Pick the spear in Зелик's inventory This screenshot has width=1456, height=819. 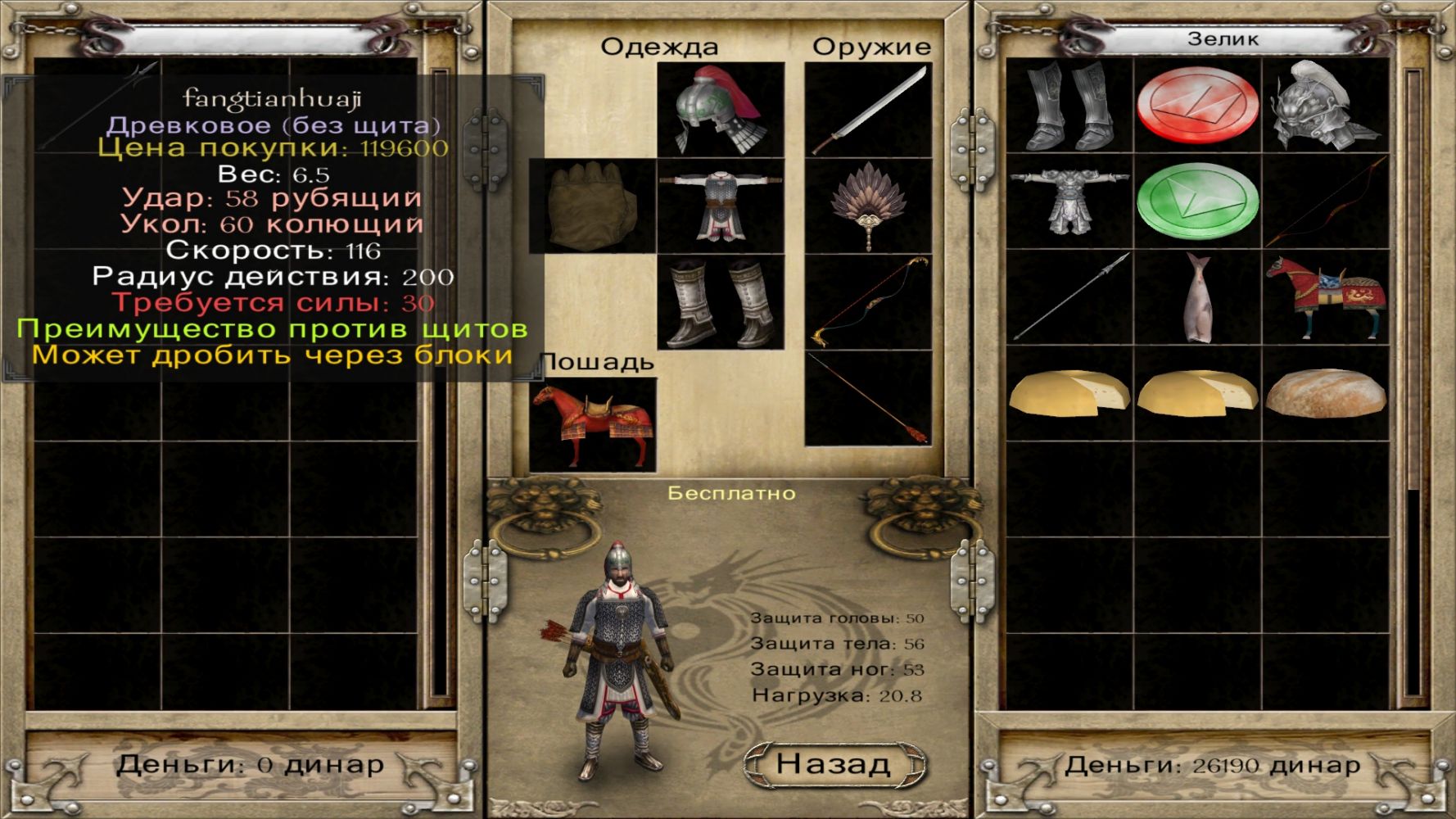click(1069, 297)
